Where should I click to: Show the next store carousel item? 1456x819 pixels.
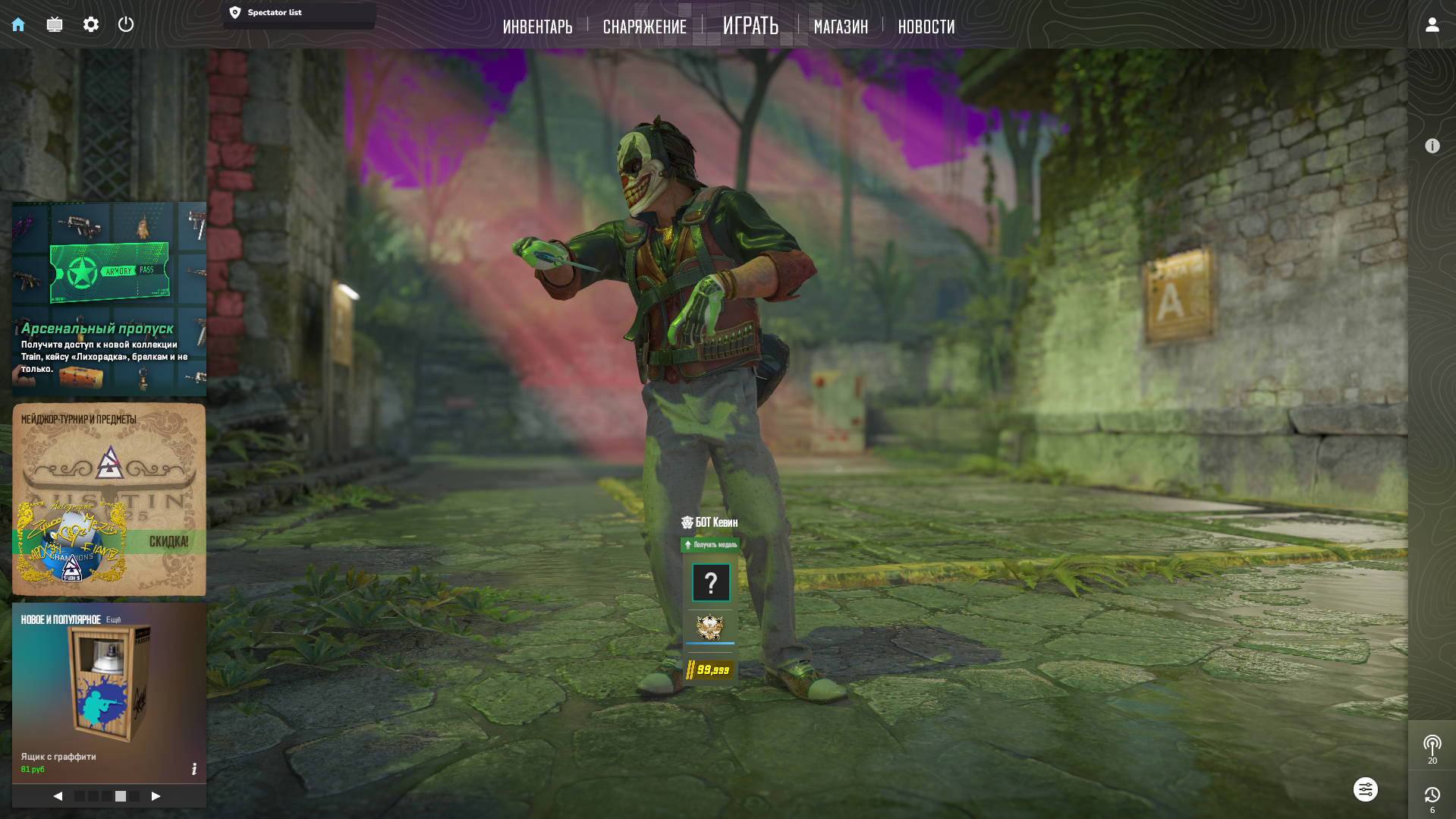pyautogui.click(x=156, y=795)
